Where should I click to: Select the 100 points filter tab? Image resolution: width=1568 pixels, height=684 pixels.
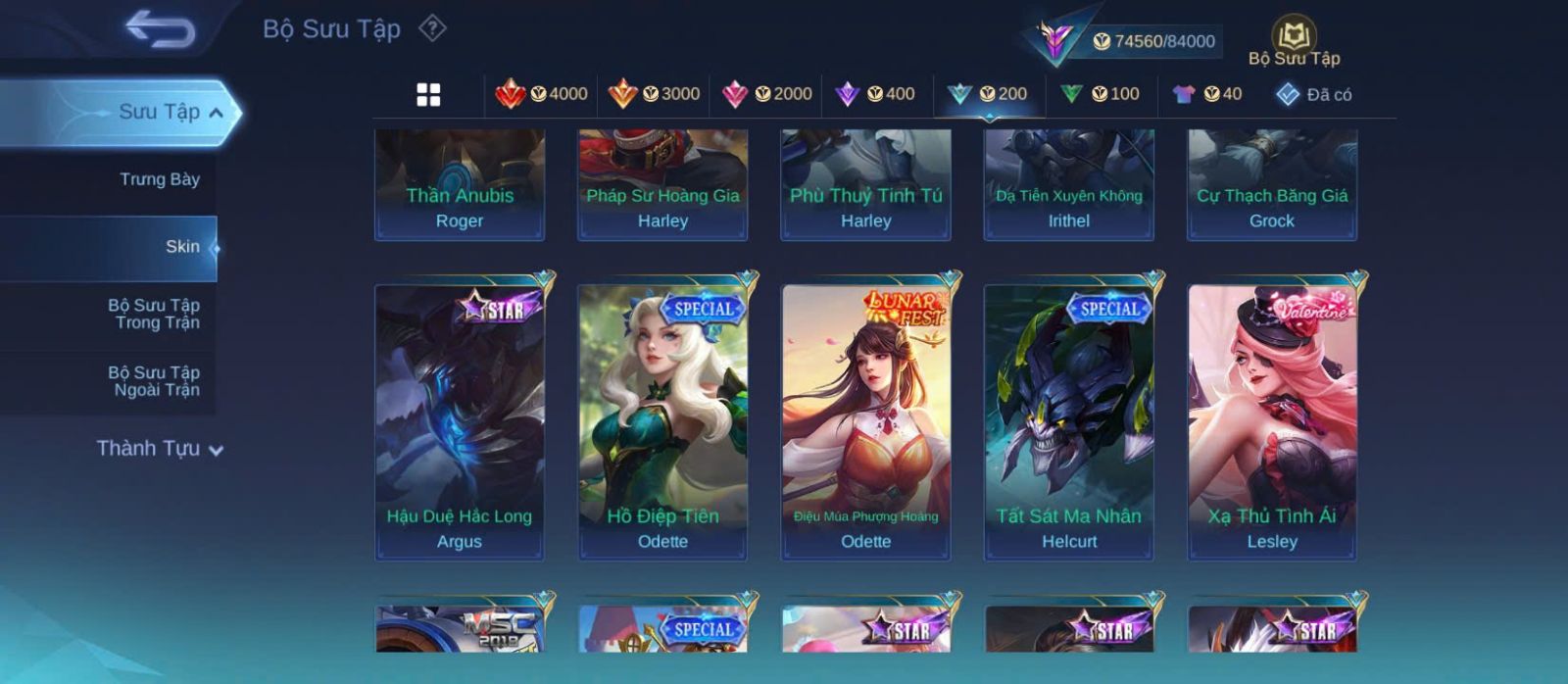coord(1100,94)
